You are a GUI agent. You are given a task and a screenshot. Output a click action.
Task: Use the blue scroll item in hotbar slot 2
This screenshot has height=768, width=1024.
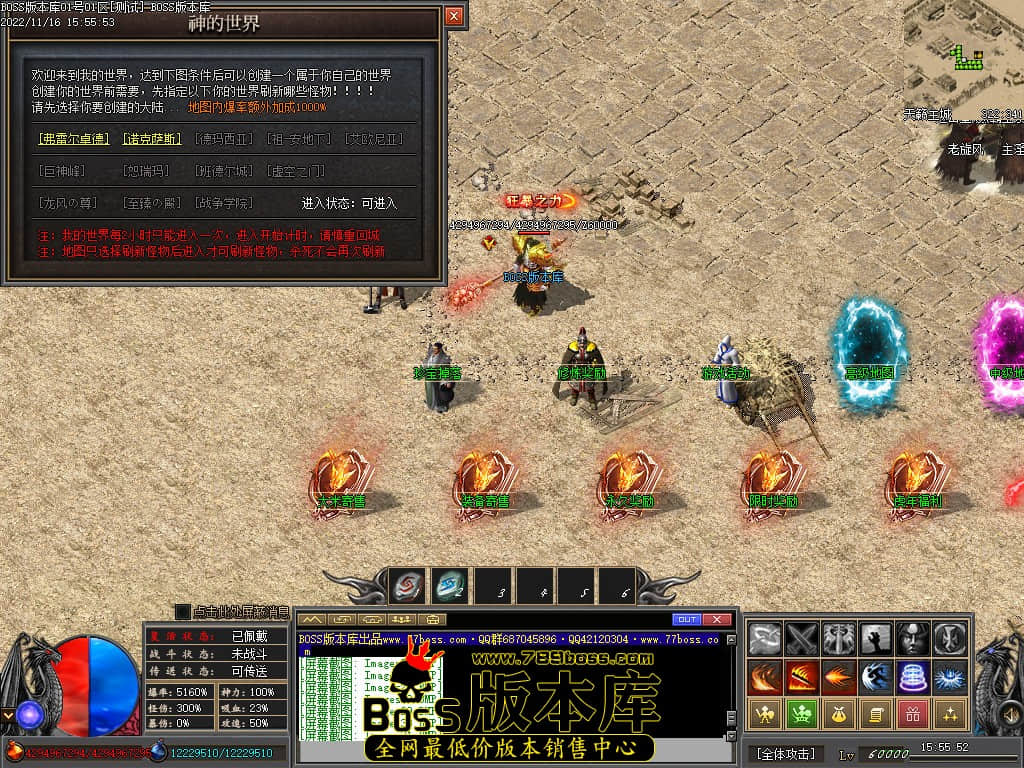(449, 585)
